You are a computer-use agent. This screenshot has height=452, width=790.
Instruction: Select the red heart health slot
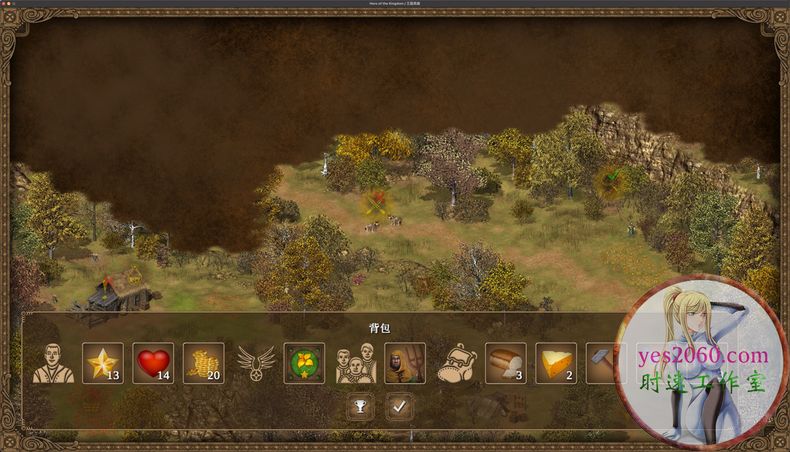[x=153, y=363]
